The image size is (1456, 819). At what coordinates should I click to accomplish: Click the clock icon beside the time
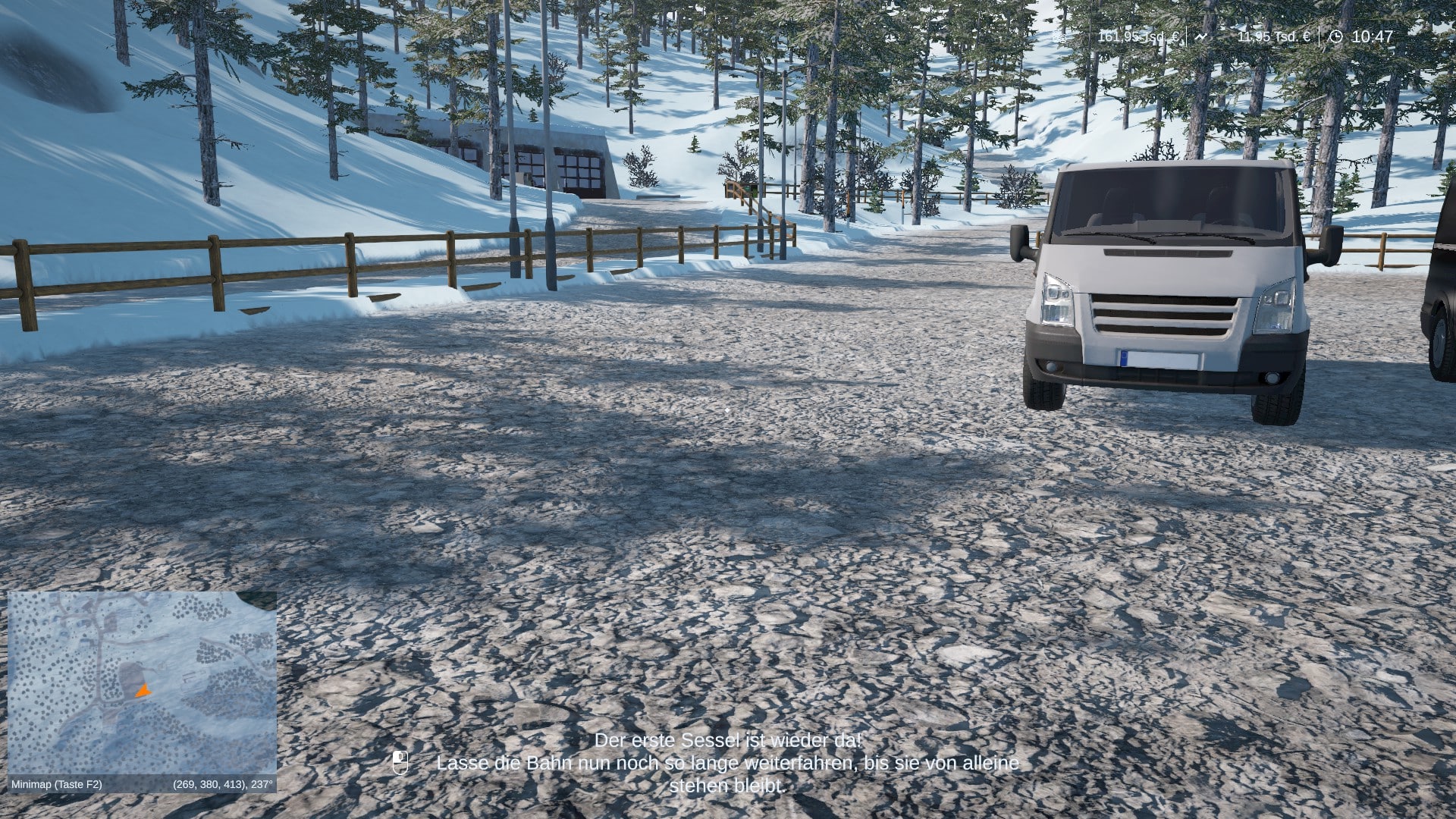point(1336,36)
